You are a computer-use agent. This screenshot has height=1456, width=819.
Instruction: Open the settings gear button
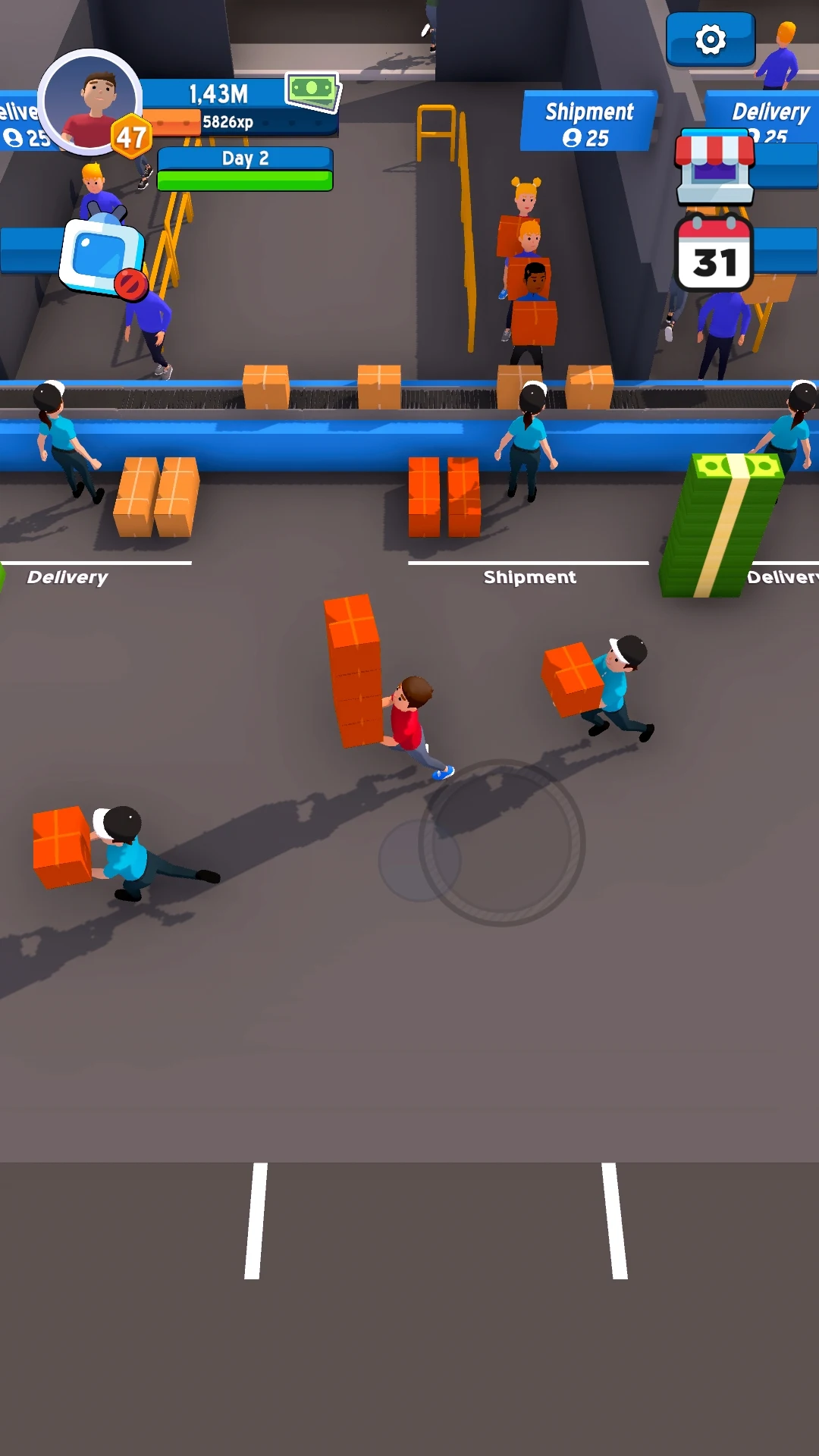(711, 39)
